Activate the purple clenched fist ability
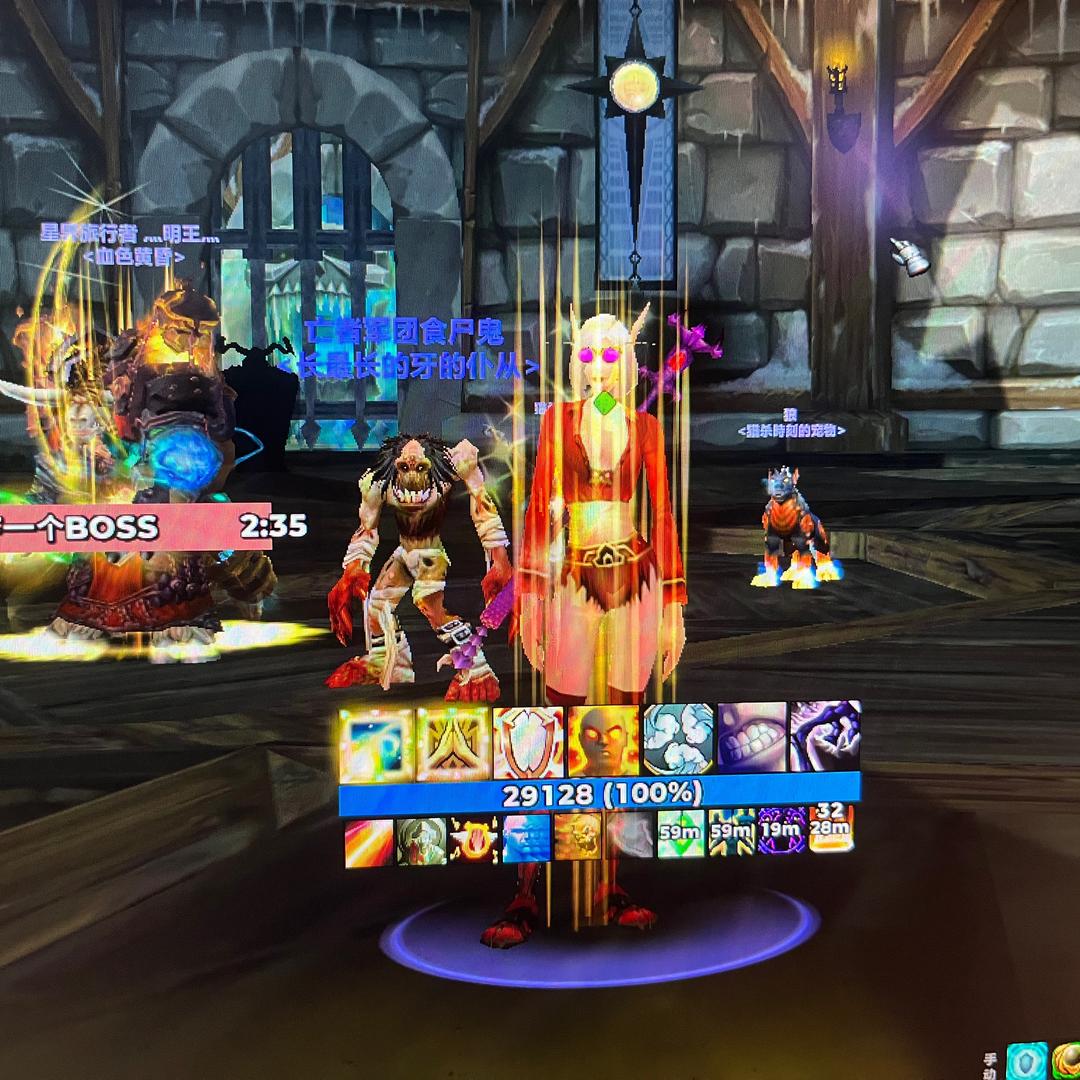The width and height of the screenshot is (1080, 1080). tap(826, 735)
